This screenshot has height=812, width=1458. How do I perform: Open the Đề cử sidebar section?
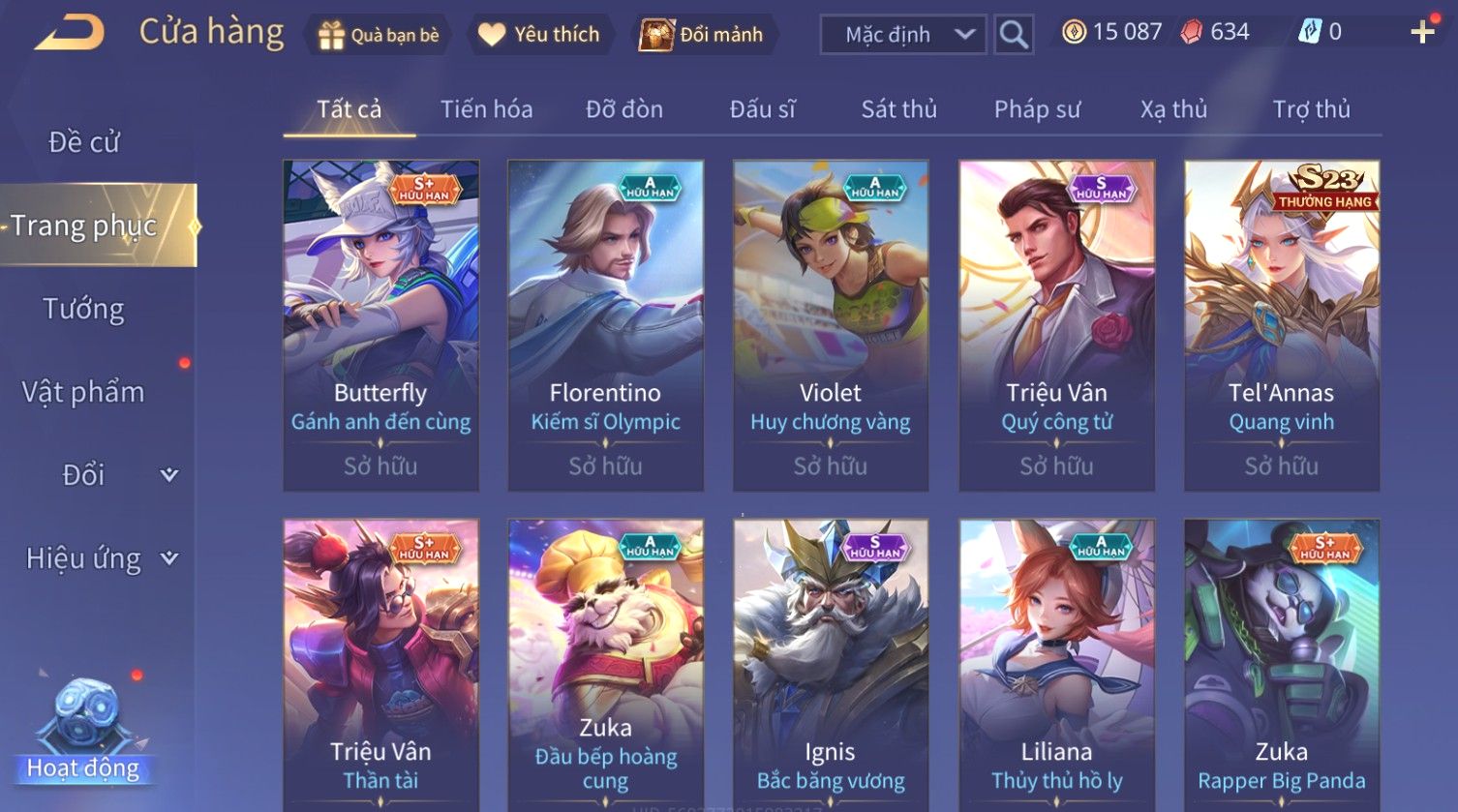pos(84,142)
